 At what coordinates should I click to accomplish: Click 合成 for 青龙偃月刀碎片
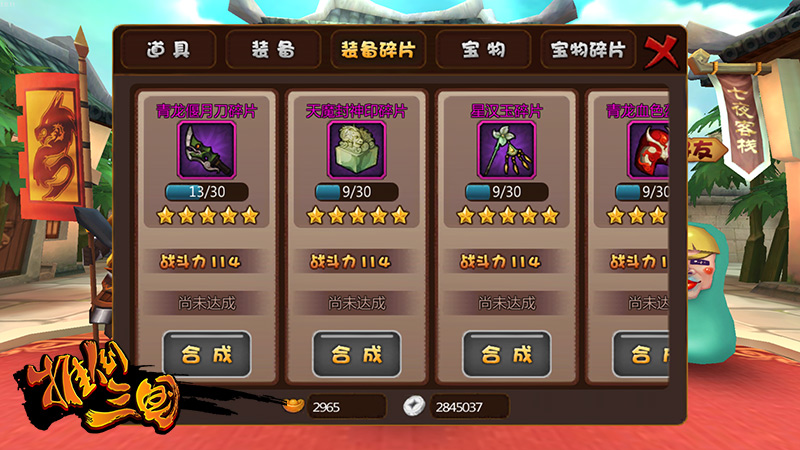pos(206,353)
